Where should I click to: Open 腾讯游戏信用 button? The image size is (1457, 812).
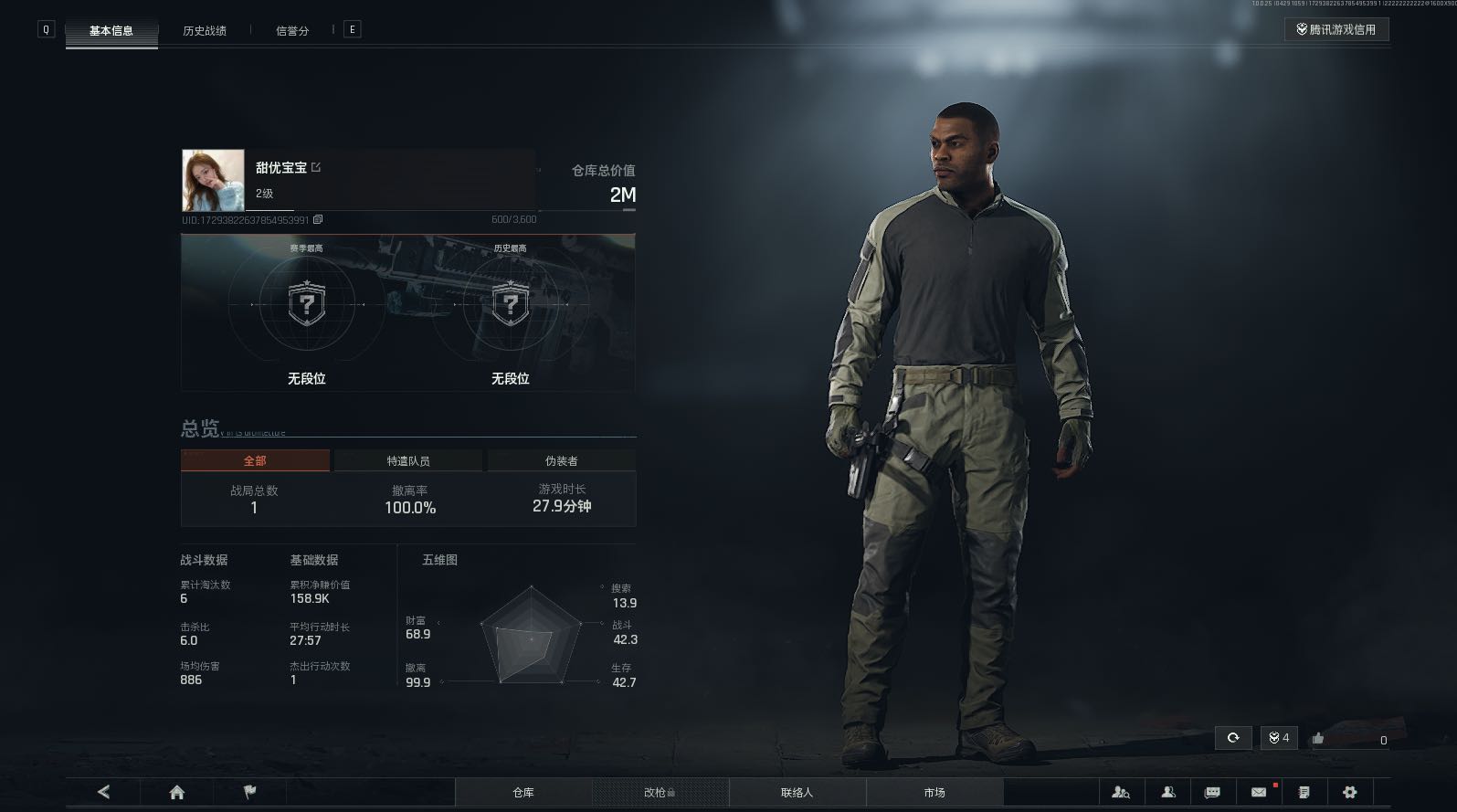[1336, 29]
